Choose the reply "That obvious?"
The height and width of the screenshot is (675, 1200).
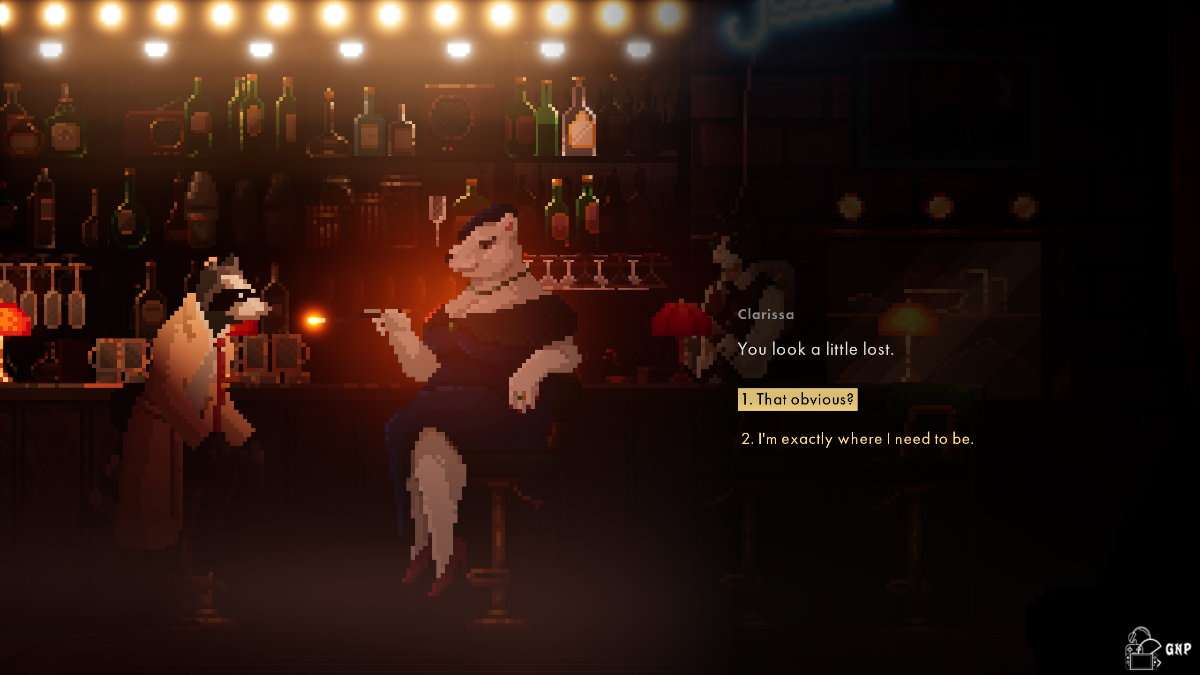tap(797, 400)
